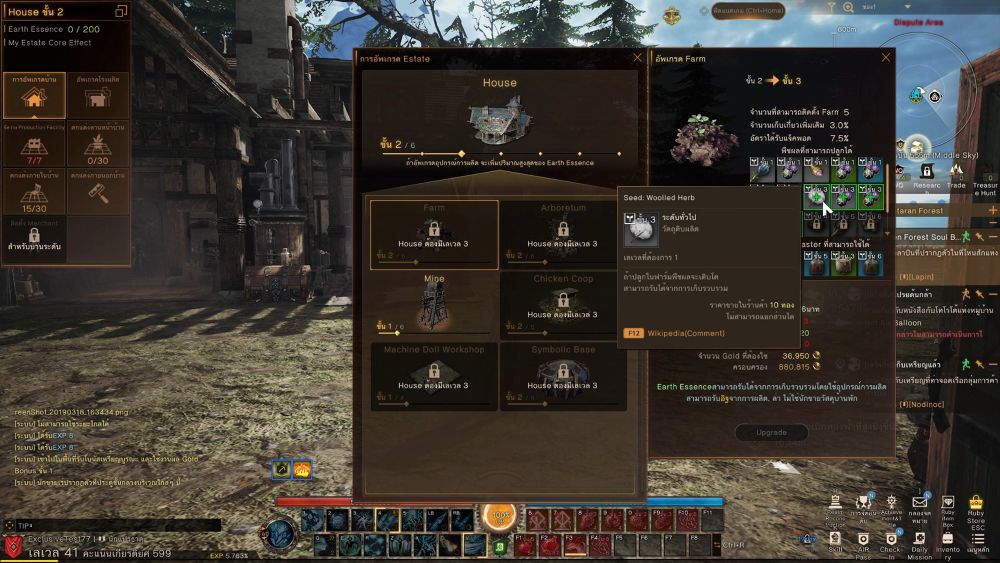
Task: Open the Check-In menu
Action: coord(890,539)
